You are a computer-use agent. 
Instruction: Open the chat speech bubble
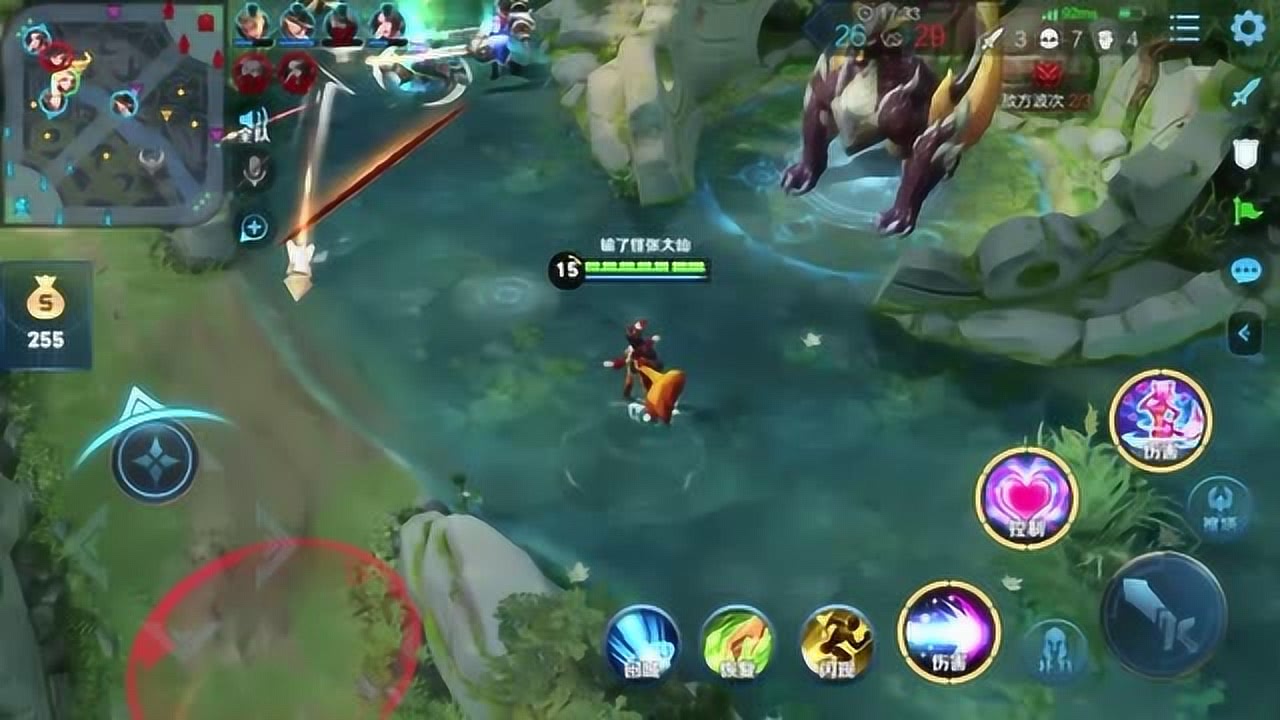[x=1247, y=270]
